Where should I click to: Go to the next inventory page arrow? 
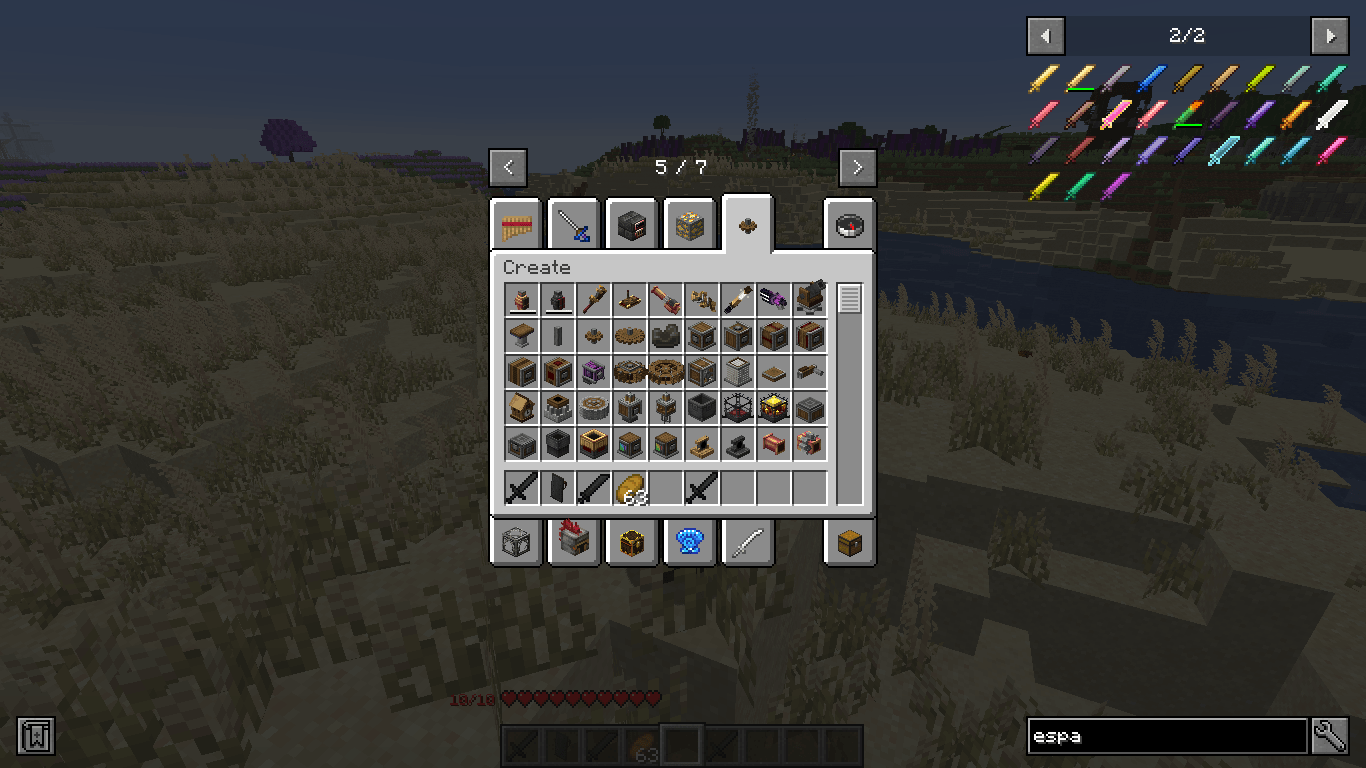coord(857,167)
